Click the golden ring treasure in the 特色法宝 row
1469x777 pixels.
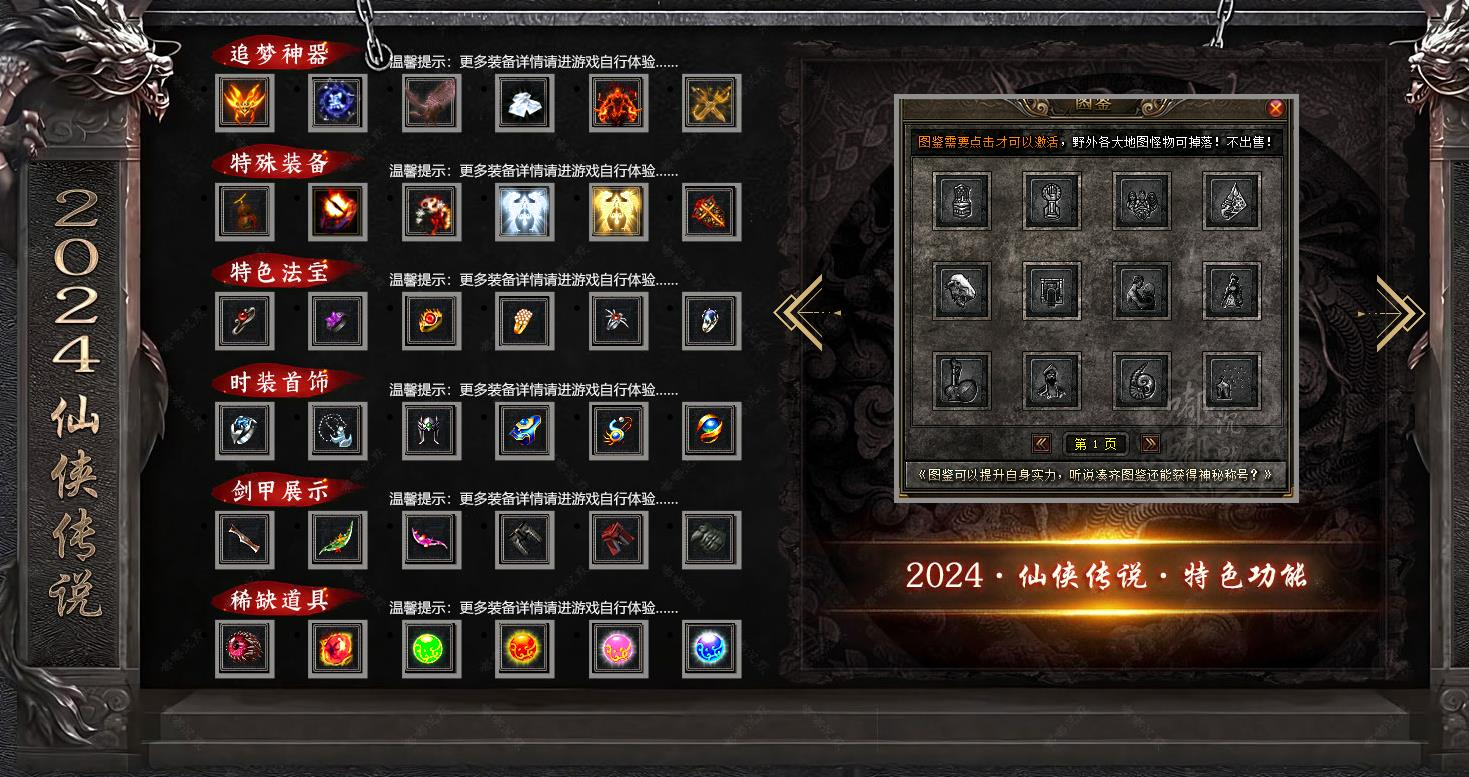tap(431, 322)
